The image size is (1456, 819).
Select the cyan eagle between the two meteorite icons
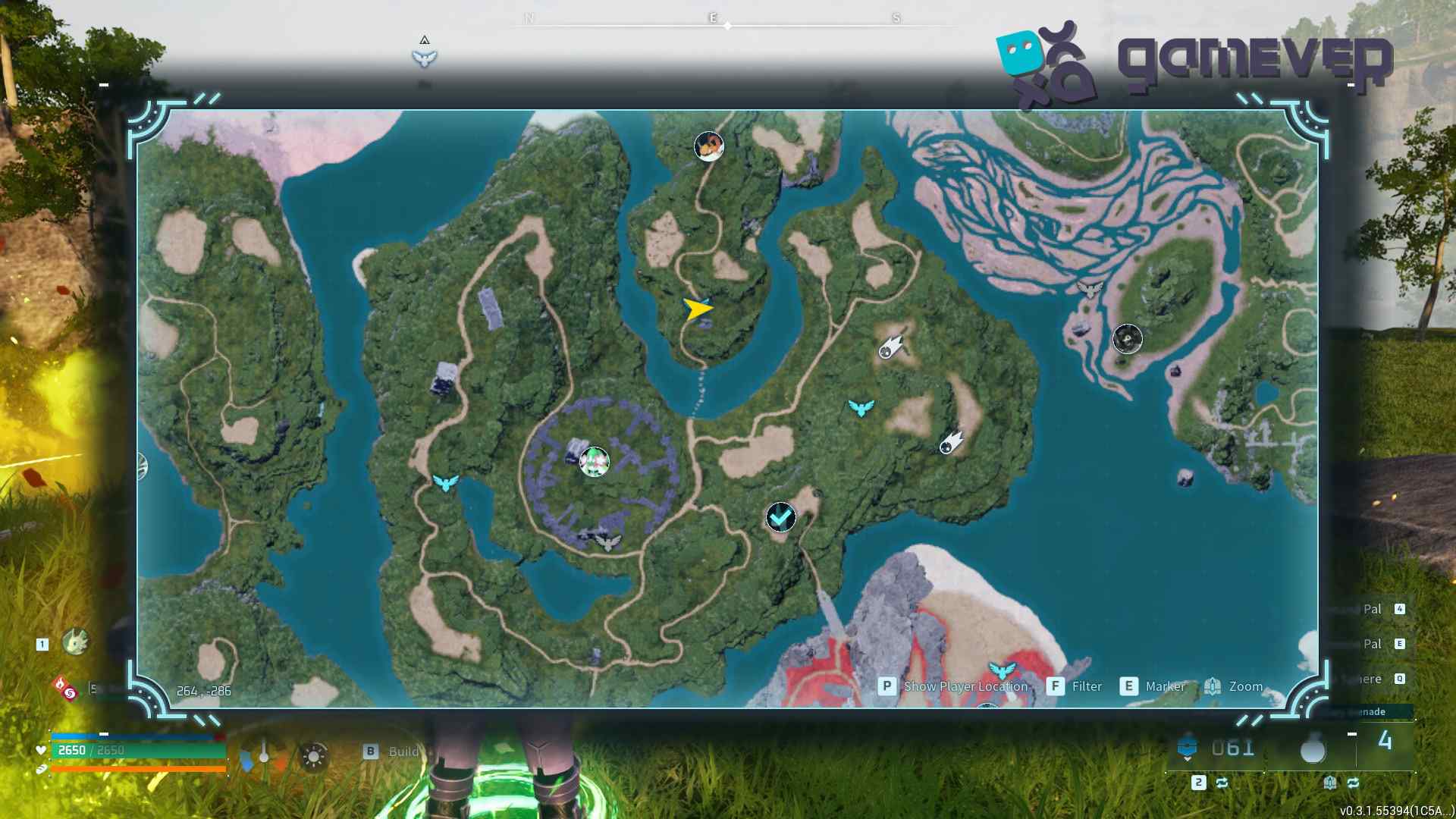coord(861,408)
